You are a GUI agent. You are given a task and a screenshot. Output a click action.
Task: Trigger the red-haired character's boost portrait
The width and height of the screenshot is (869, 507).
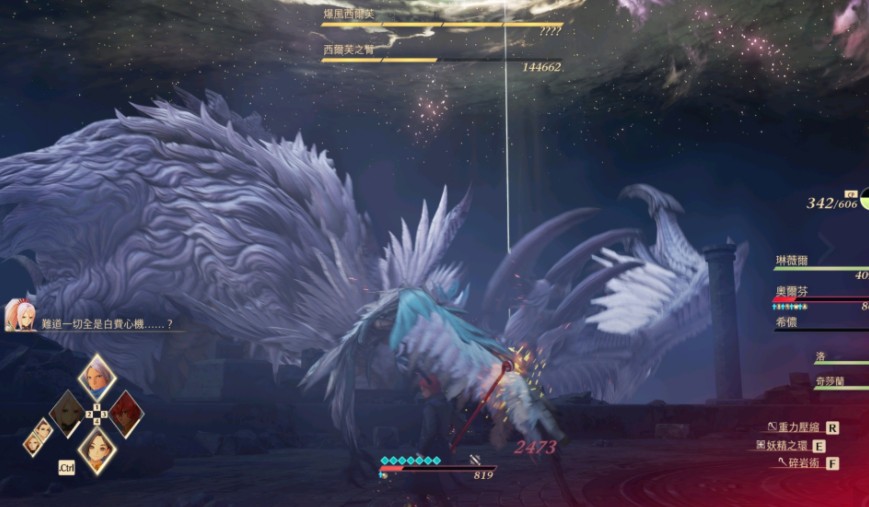click(x=127, y=412)
